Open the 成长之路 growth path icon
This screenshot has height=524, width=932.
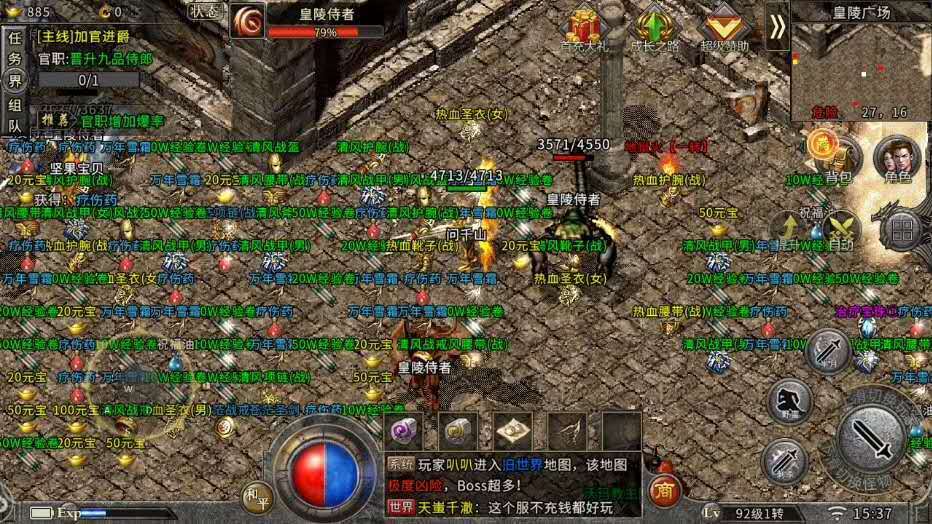click(654, 27)
